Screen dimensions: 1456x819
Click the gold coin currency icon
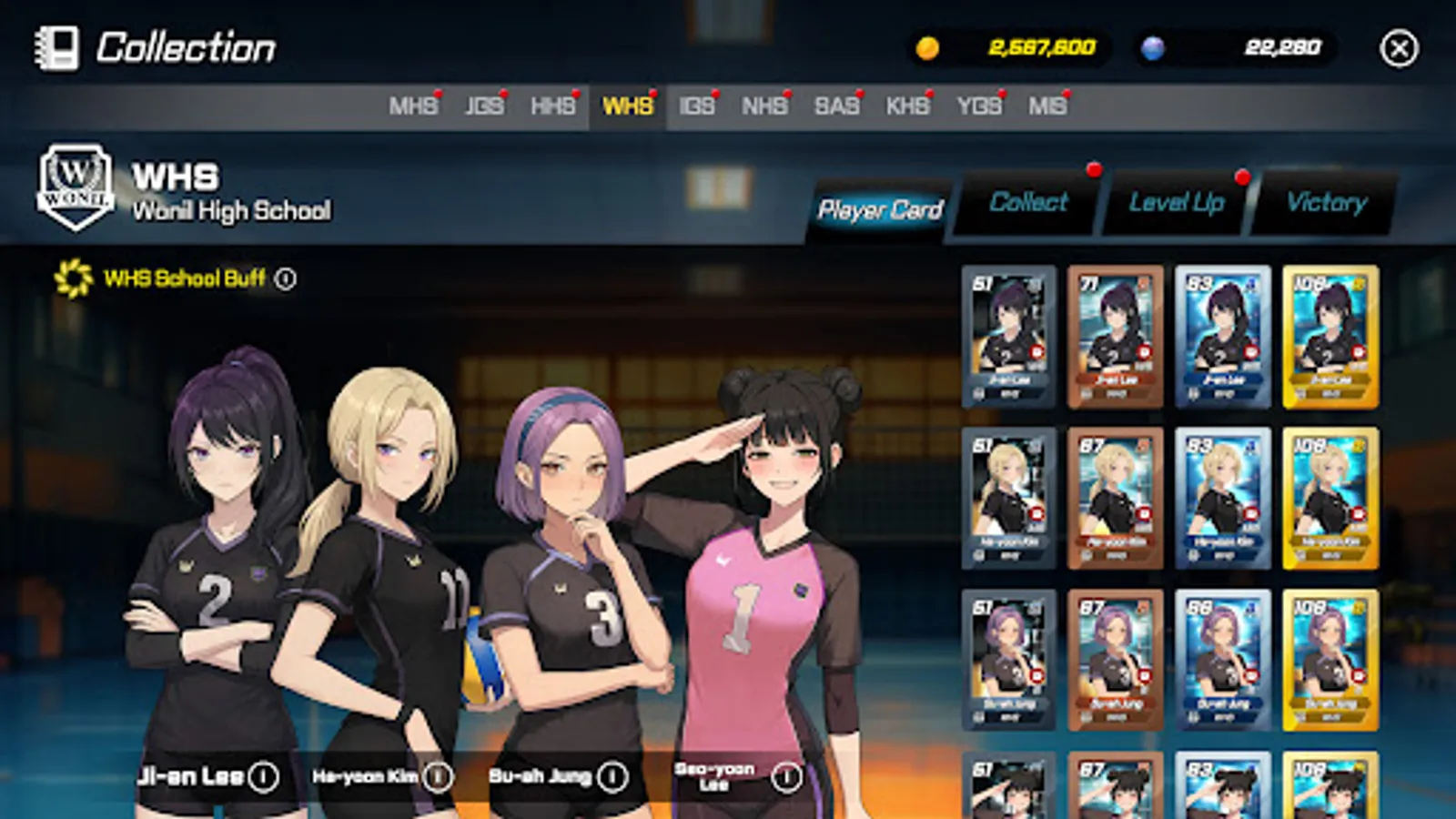pos(927,48)
